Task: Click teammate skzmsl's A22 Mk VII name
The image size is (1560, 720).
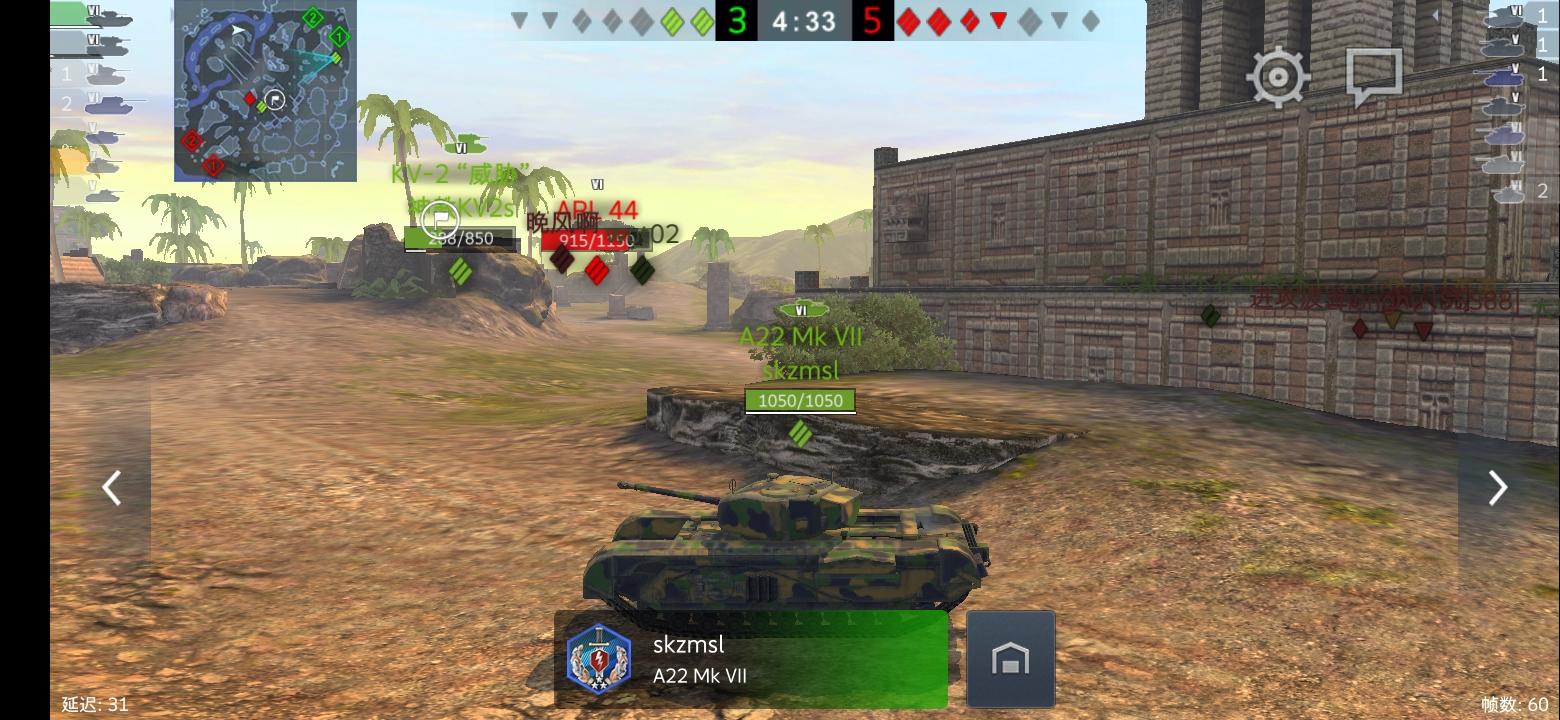Action: (x=800, y=337)
